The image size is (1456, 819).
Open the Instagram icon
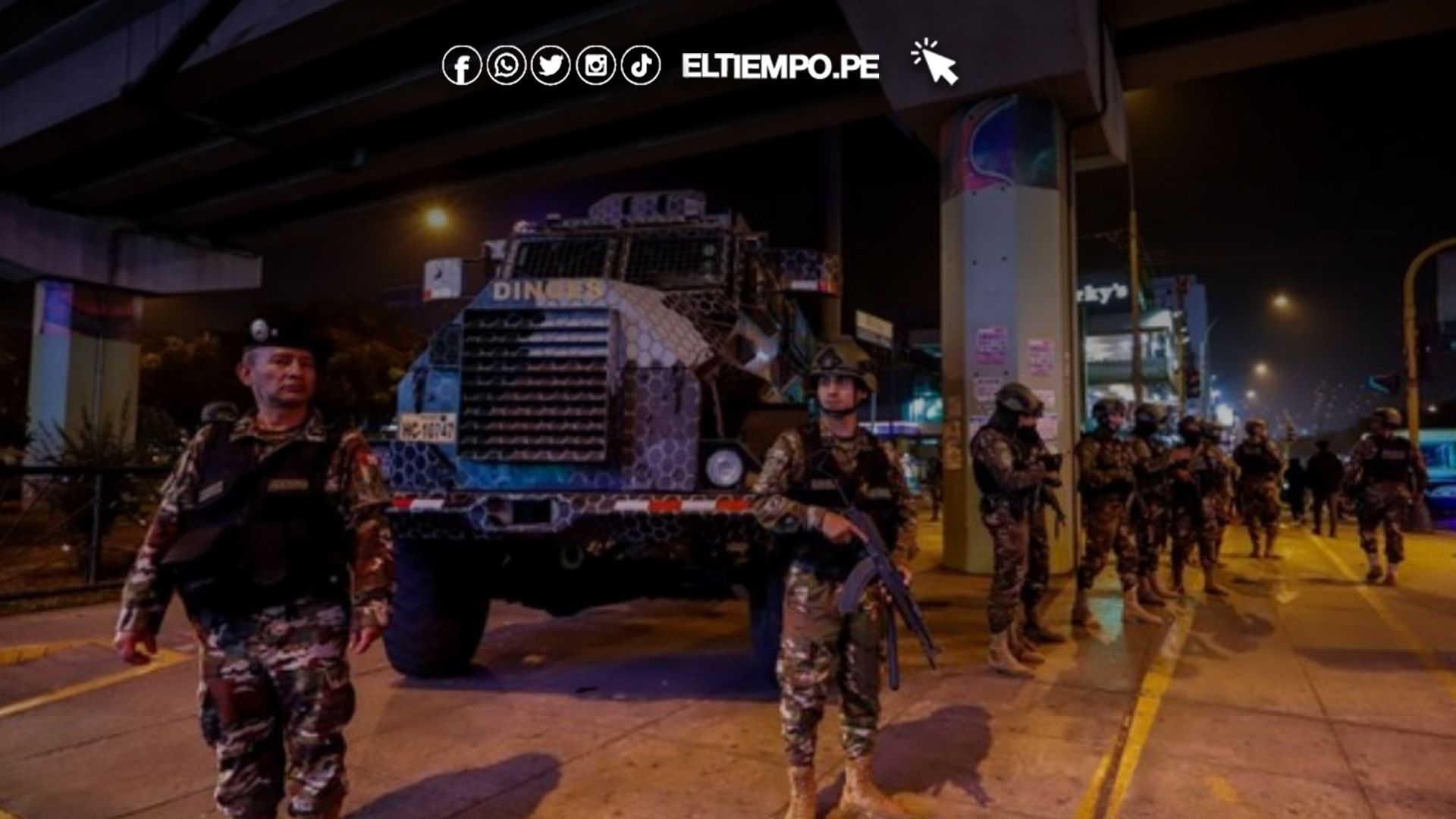tap(596, 66)
